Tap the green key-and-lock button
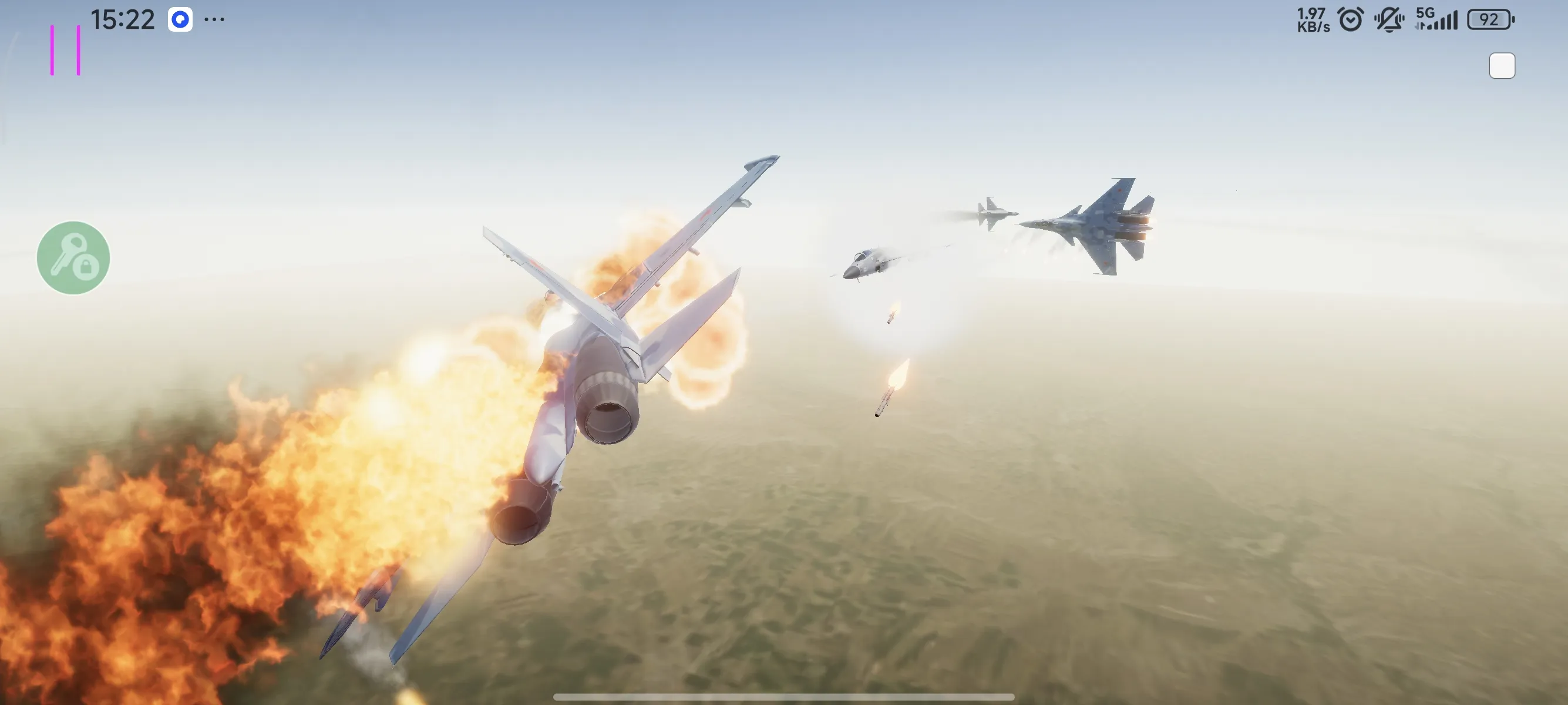Image resolution: width=1568 pixels, height=705 pixels. 73,258
